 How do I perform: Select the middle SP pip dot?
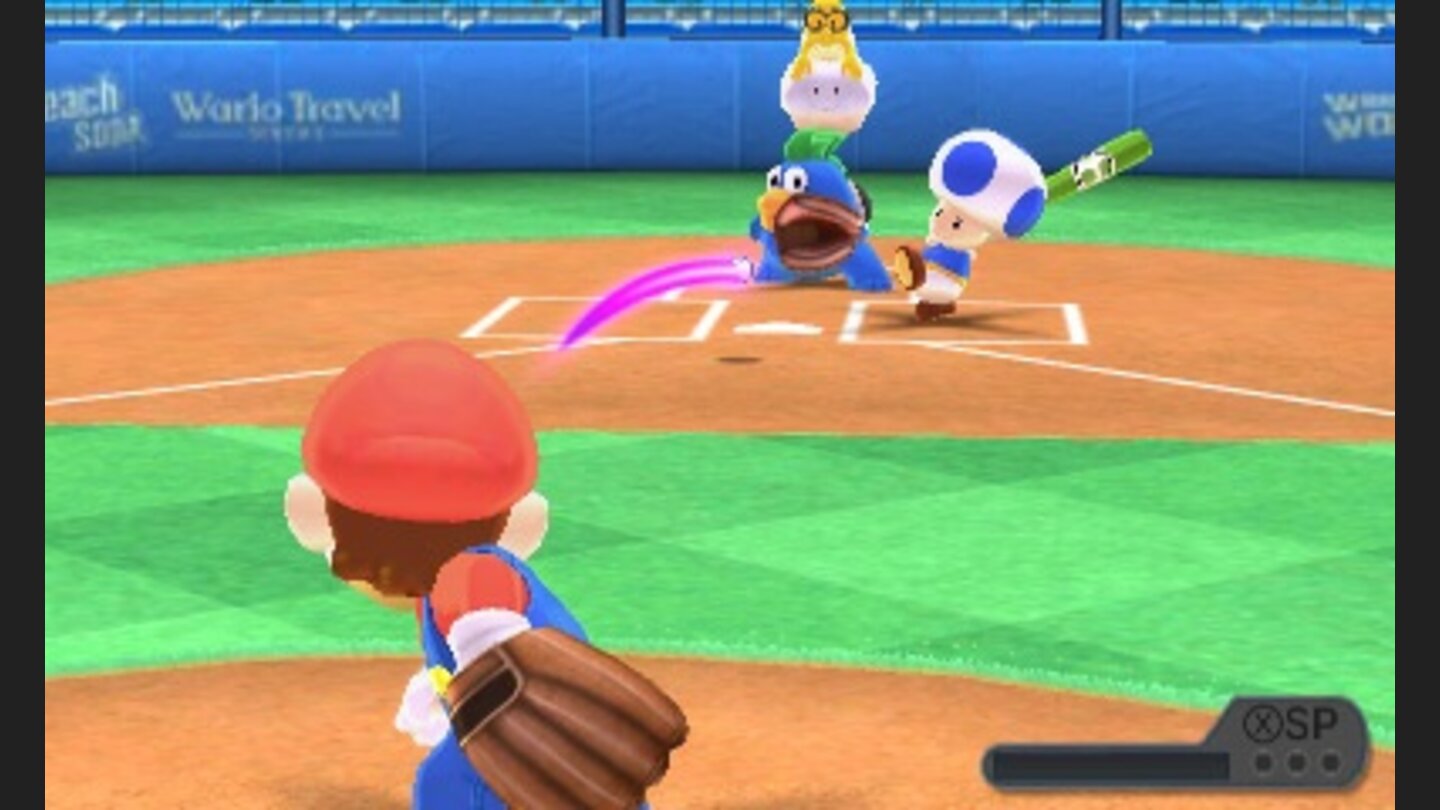[1296, 761]
